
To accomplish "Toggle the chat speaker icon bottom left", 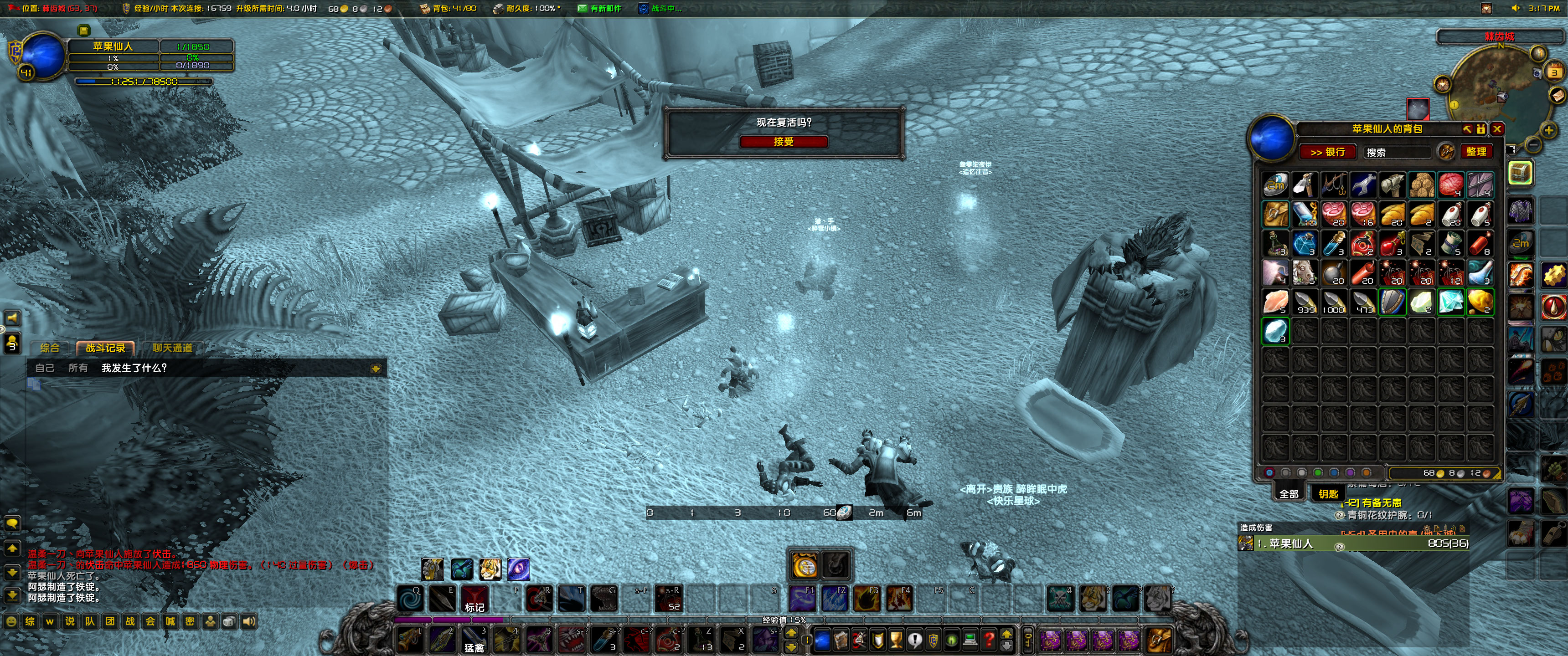I will coord(250,622).
